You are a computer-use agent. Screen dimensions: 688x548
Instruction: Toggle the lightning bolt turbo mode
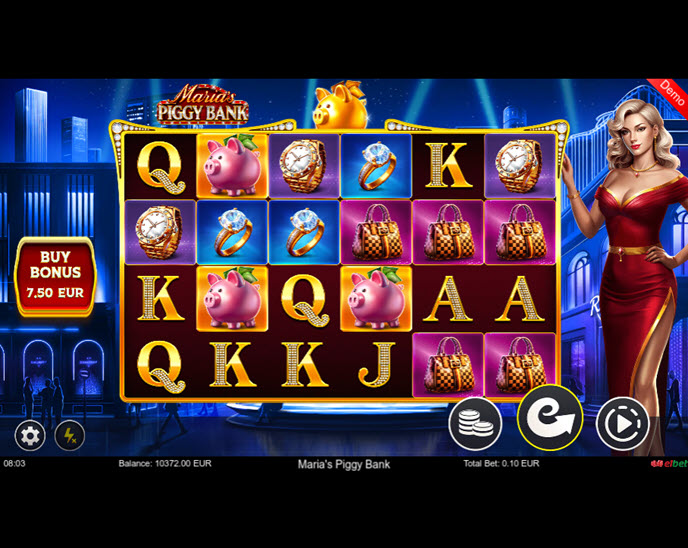pos(69,436)
